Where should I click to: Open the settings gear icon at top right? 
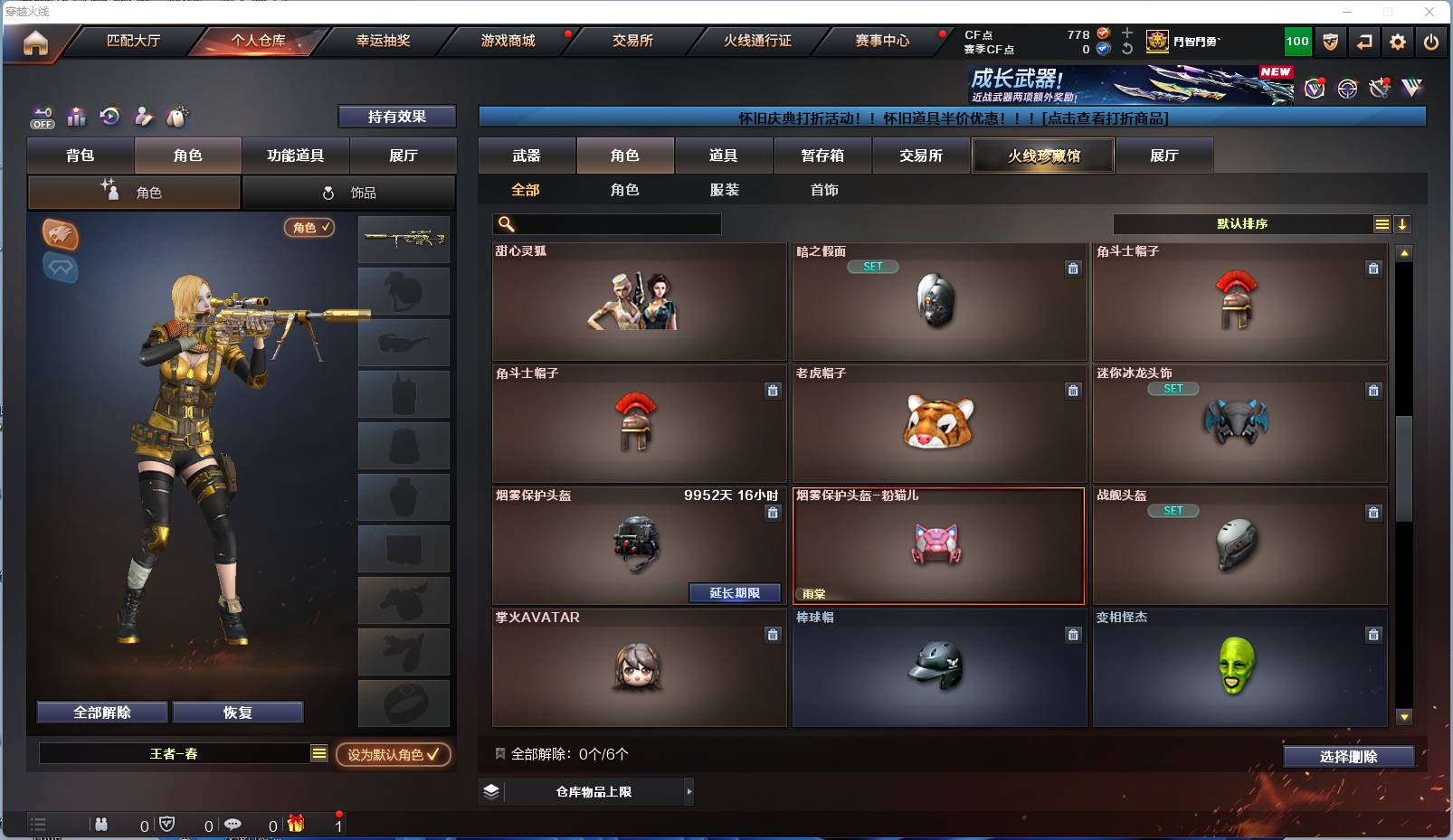1398,42
